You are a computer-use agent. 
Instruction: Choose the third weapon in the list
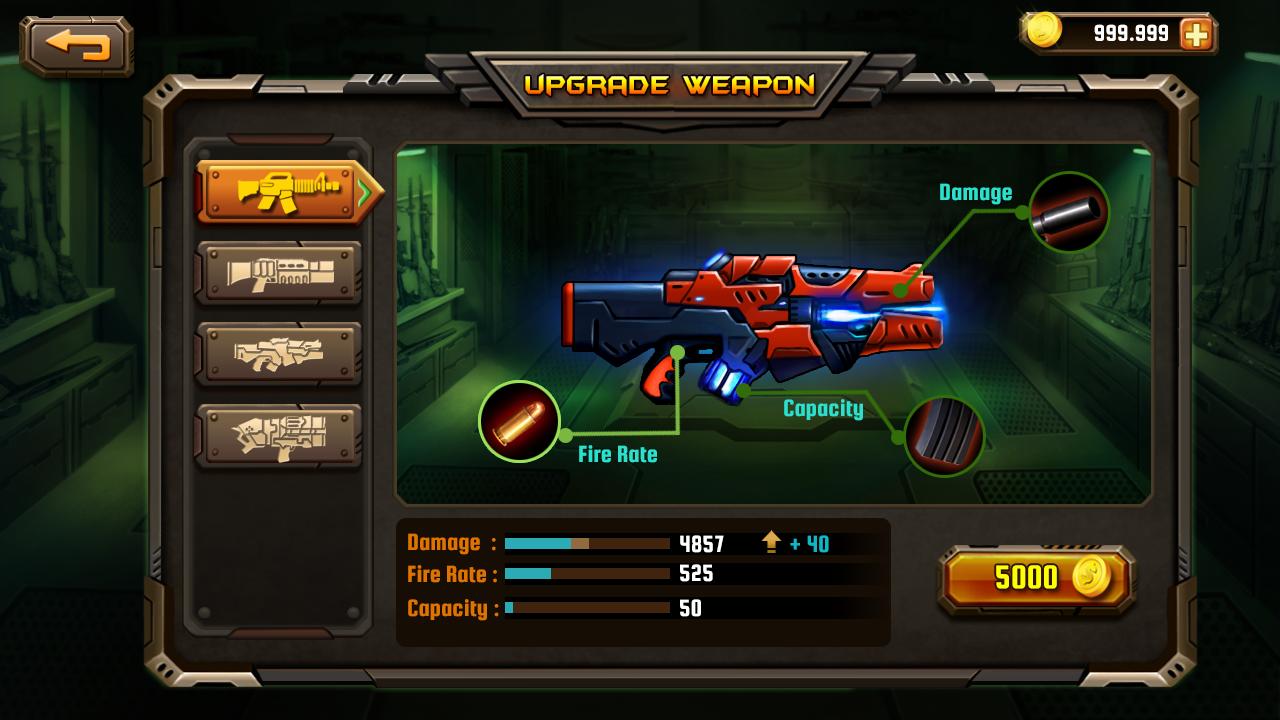click(278, 353)
